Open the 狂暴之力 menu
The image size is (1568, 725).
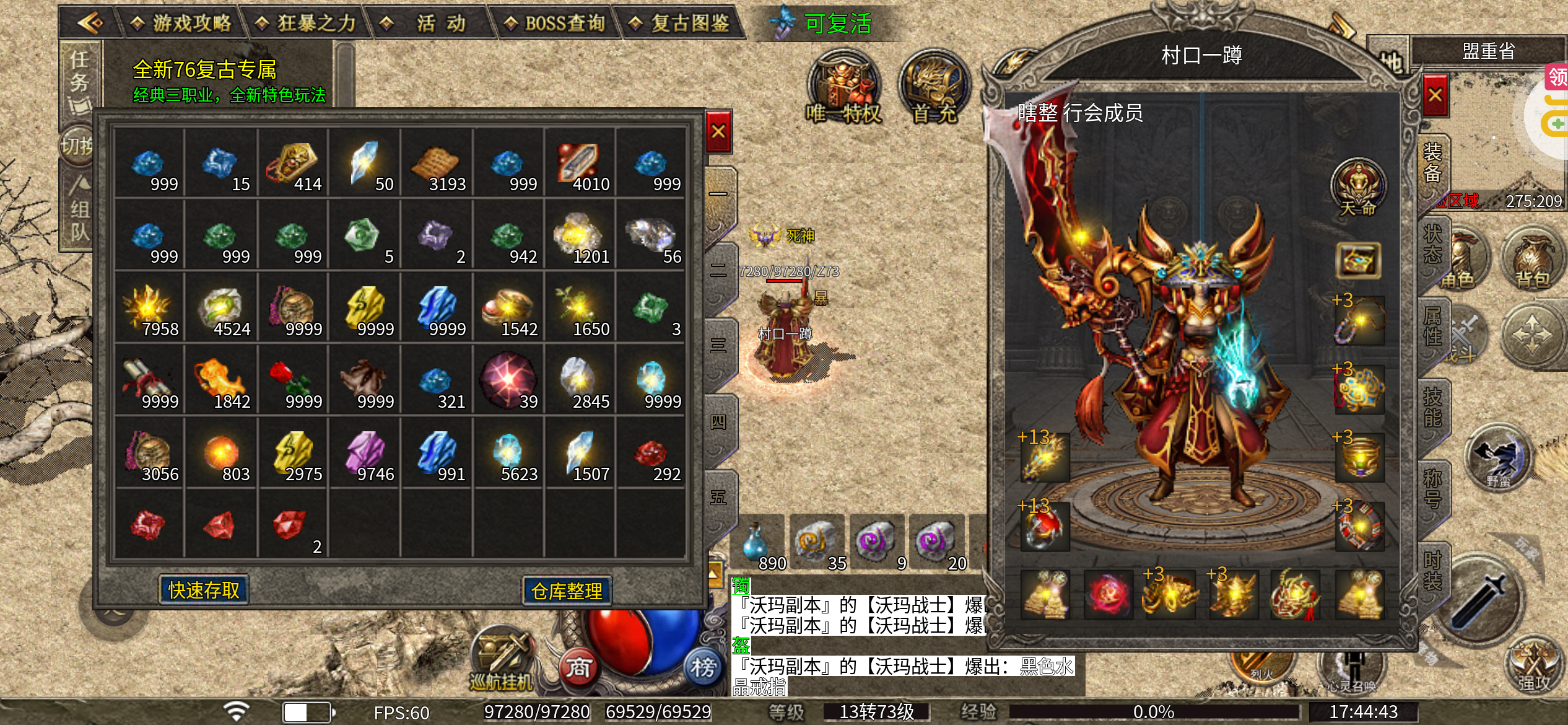click(x=308, y=24)
